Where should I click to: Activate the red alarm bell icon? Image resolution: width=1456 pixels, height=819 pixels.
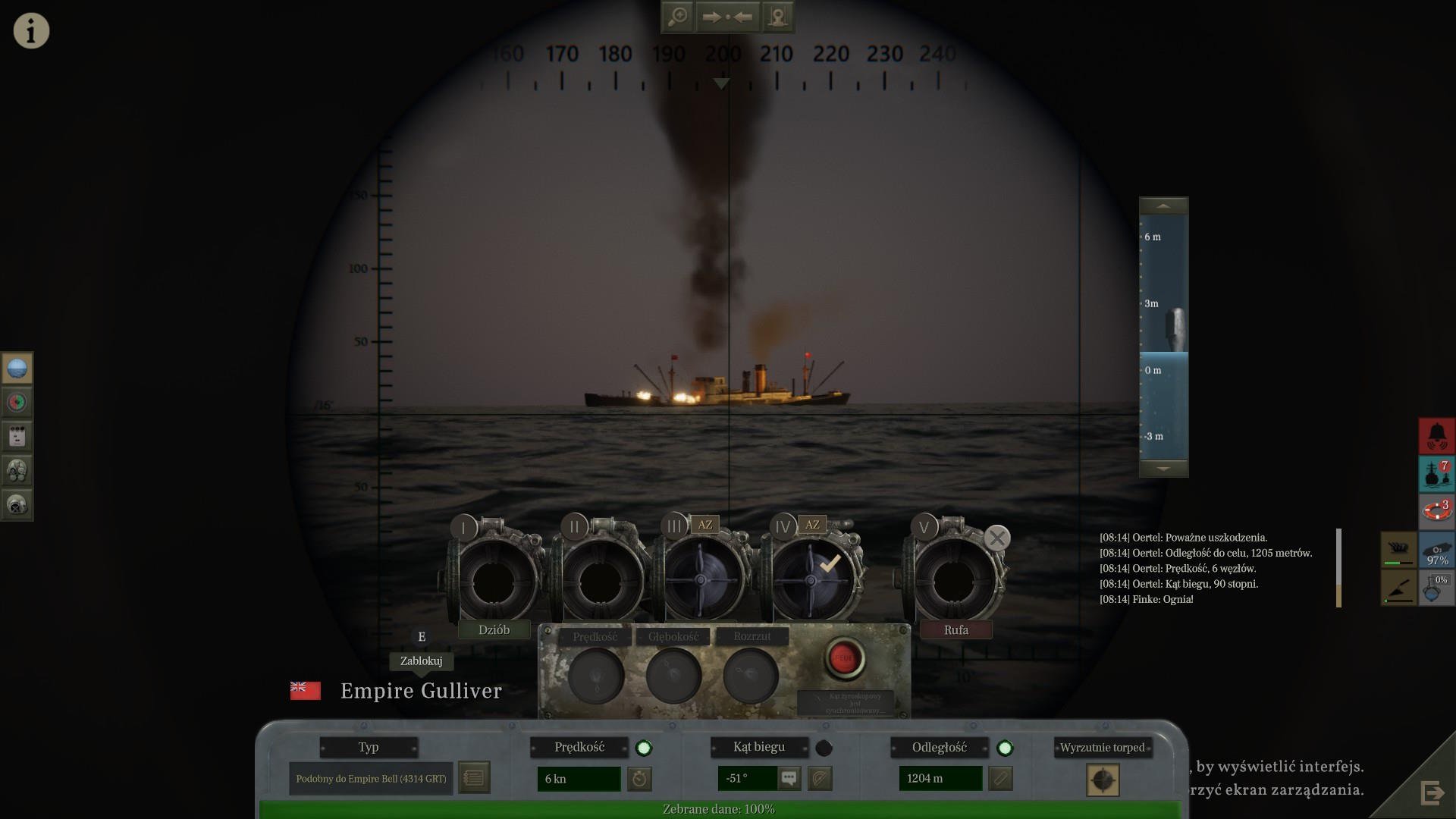click(1436, 435)
